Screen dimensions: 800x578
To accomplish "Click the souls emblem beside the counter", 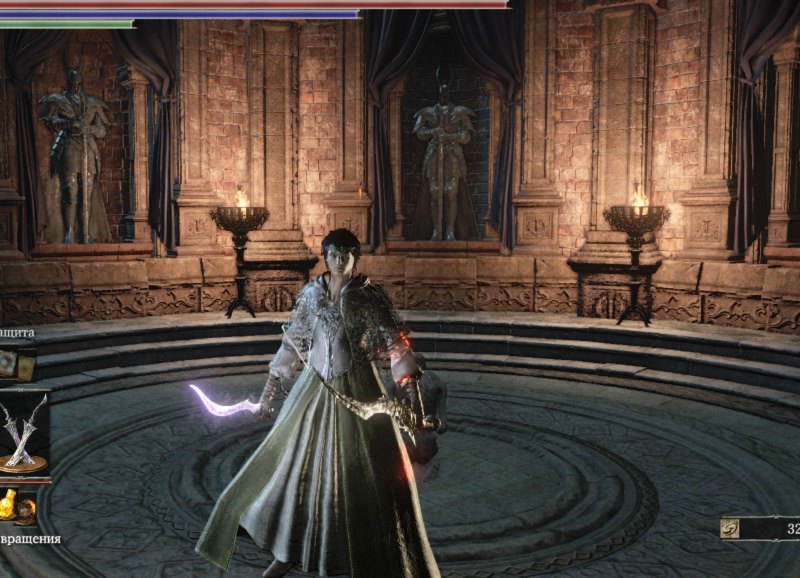I will click(731, 529).
